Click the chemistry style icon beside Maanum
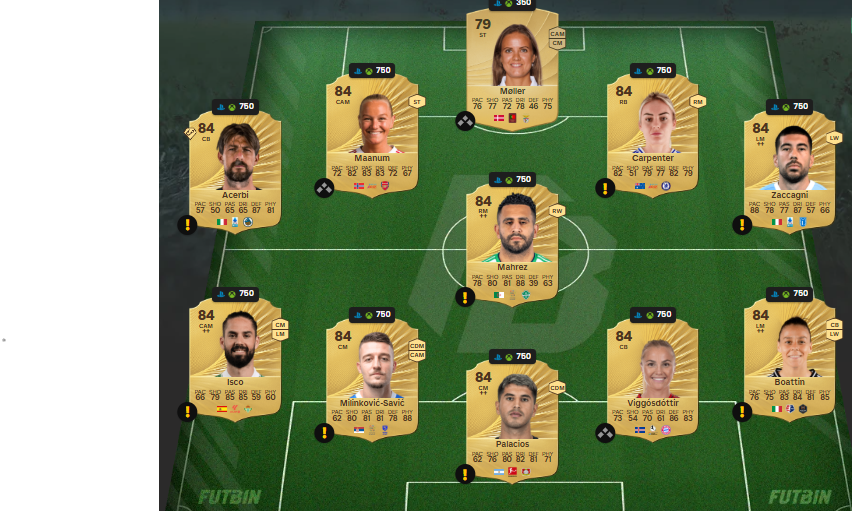Viewport: 852px width, 511px height. pos(324,188)
